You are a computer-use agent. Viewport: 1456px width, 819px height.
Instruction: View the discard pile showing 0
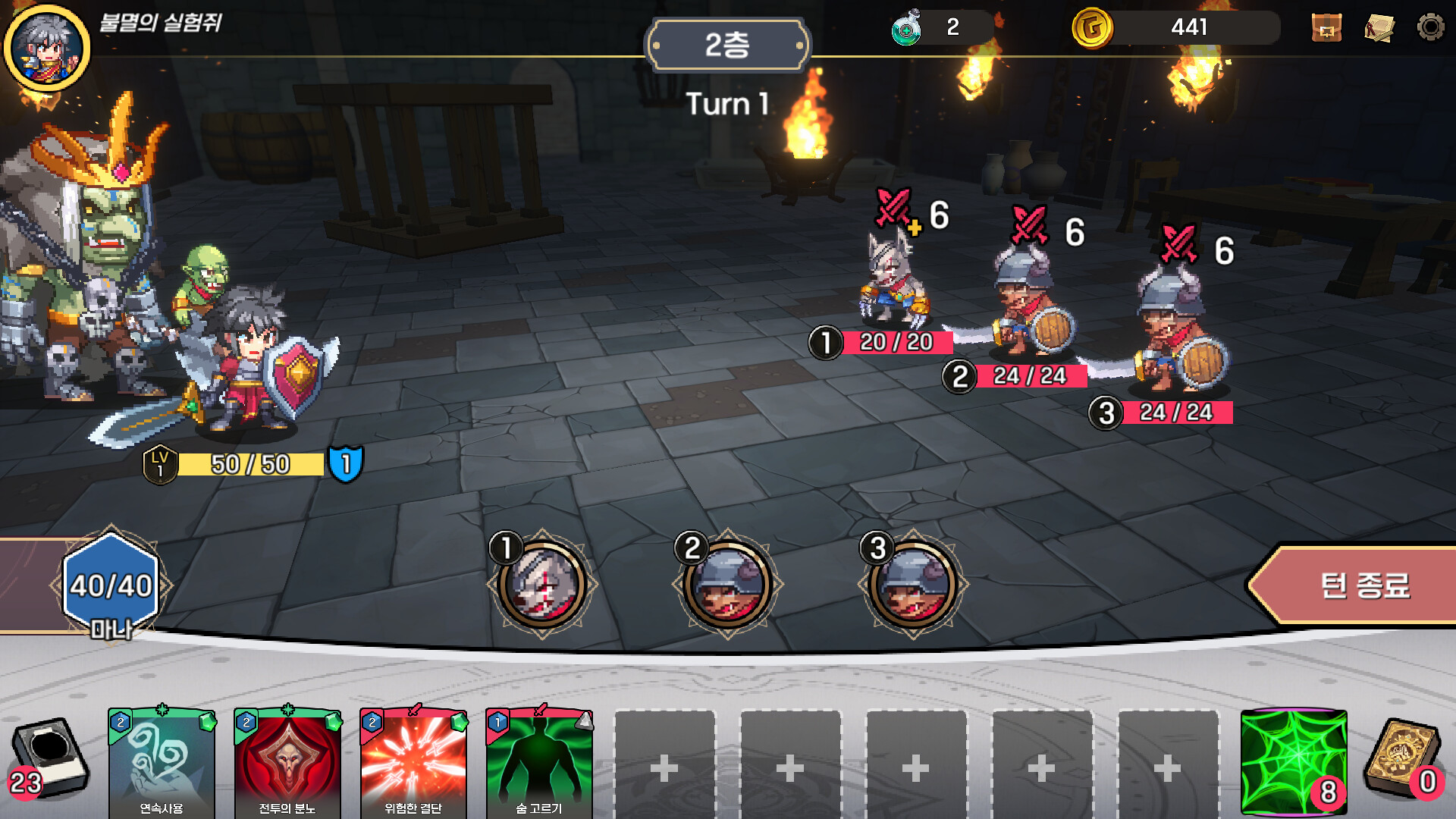click(x=1402, y=758)
